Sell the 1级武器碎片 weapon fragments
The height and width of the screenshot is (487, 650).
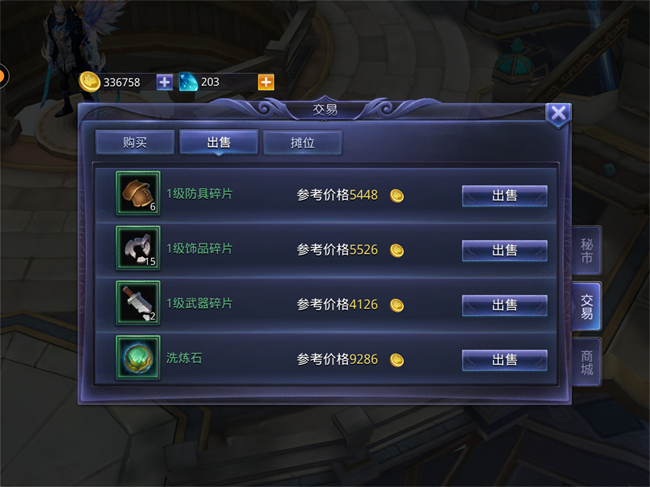[504, 305]
